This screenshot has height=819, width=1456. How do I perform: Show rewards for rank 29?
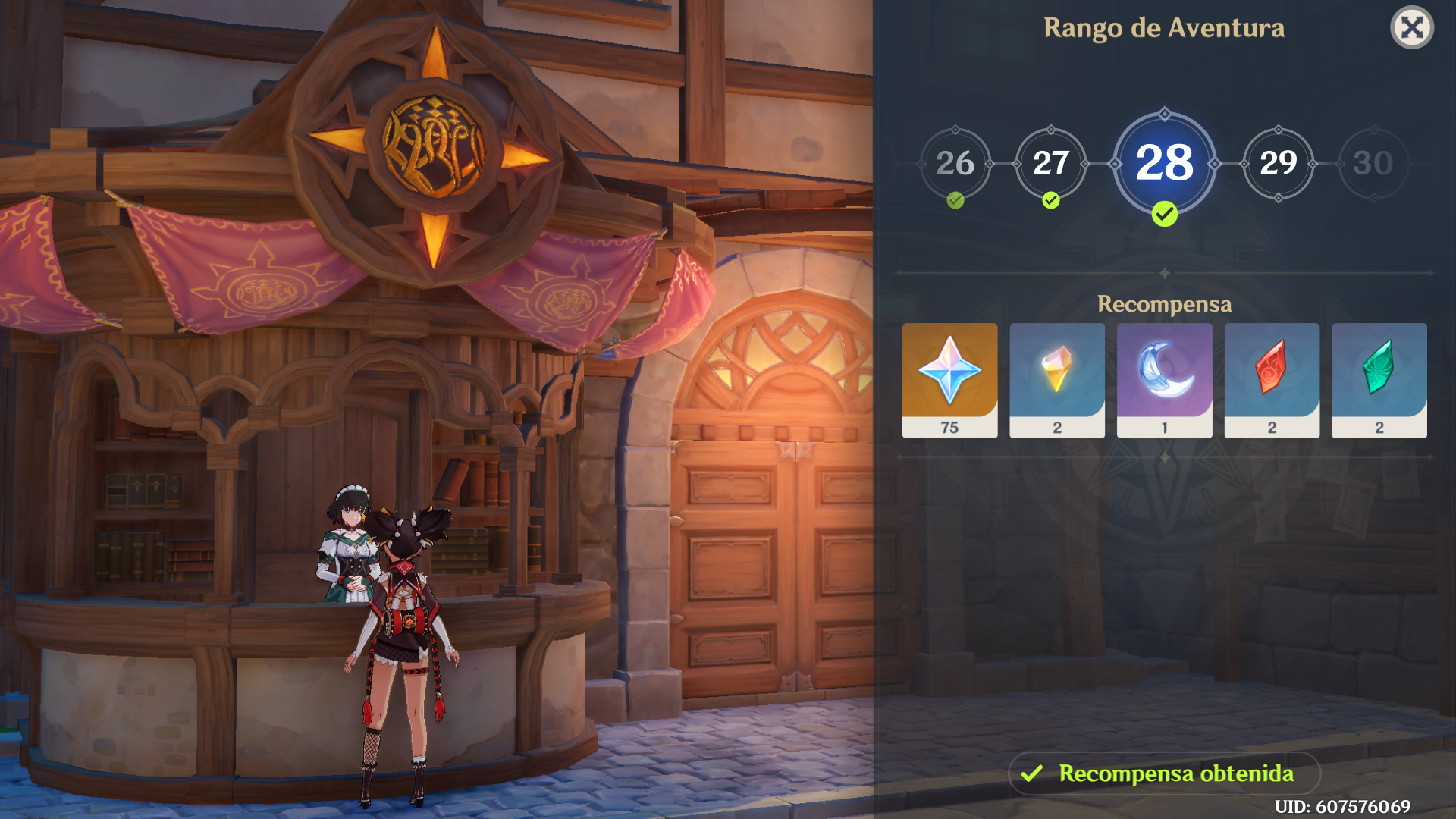[x=1278, y=163]
